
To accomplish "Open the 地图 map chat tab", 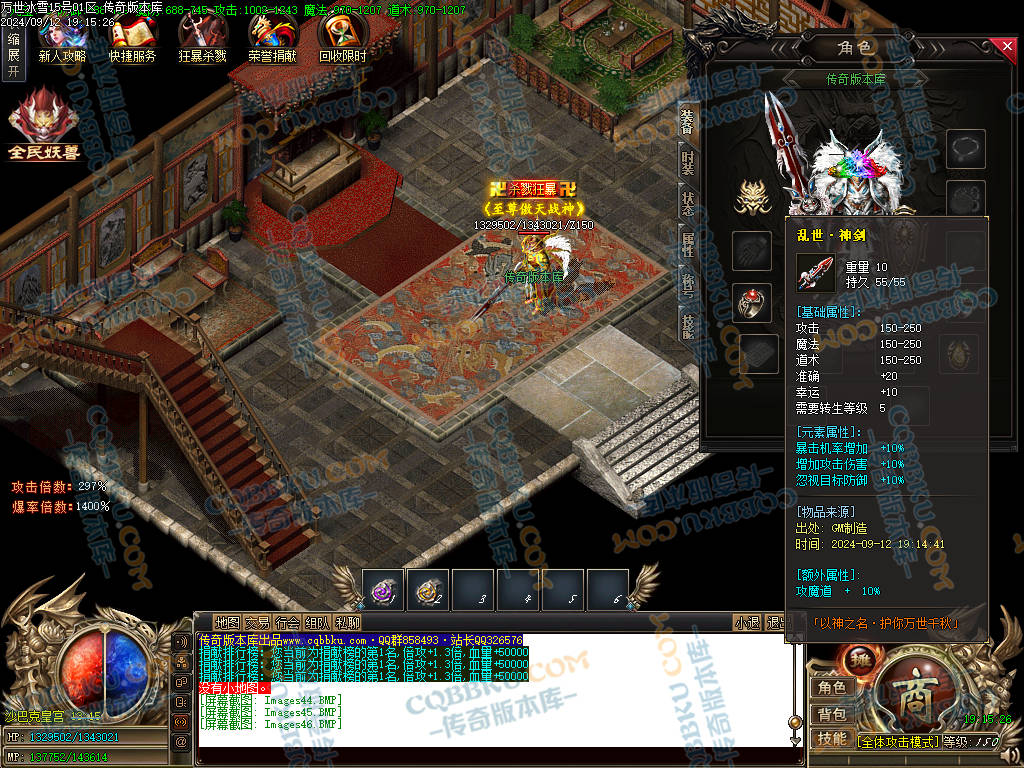I will (x=228, y=623).
